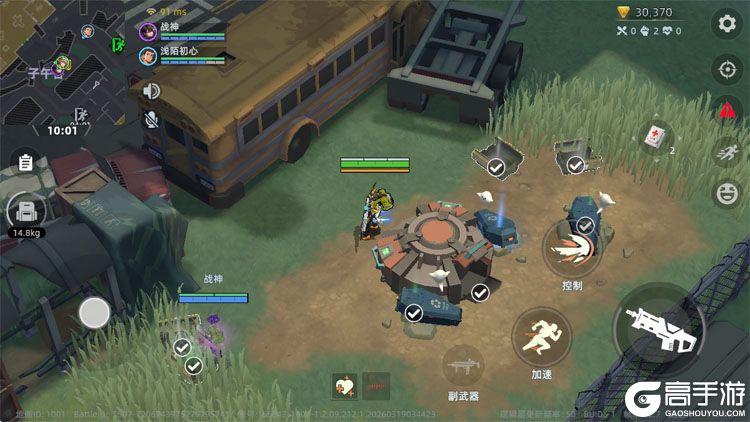Tap the heart-plus healing buff icon
750x422 pixels.
tap(344, 386)
